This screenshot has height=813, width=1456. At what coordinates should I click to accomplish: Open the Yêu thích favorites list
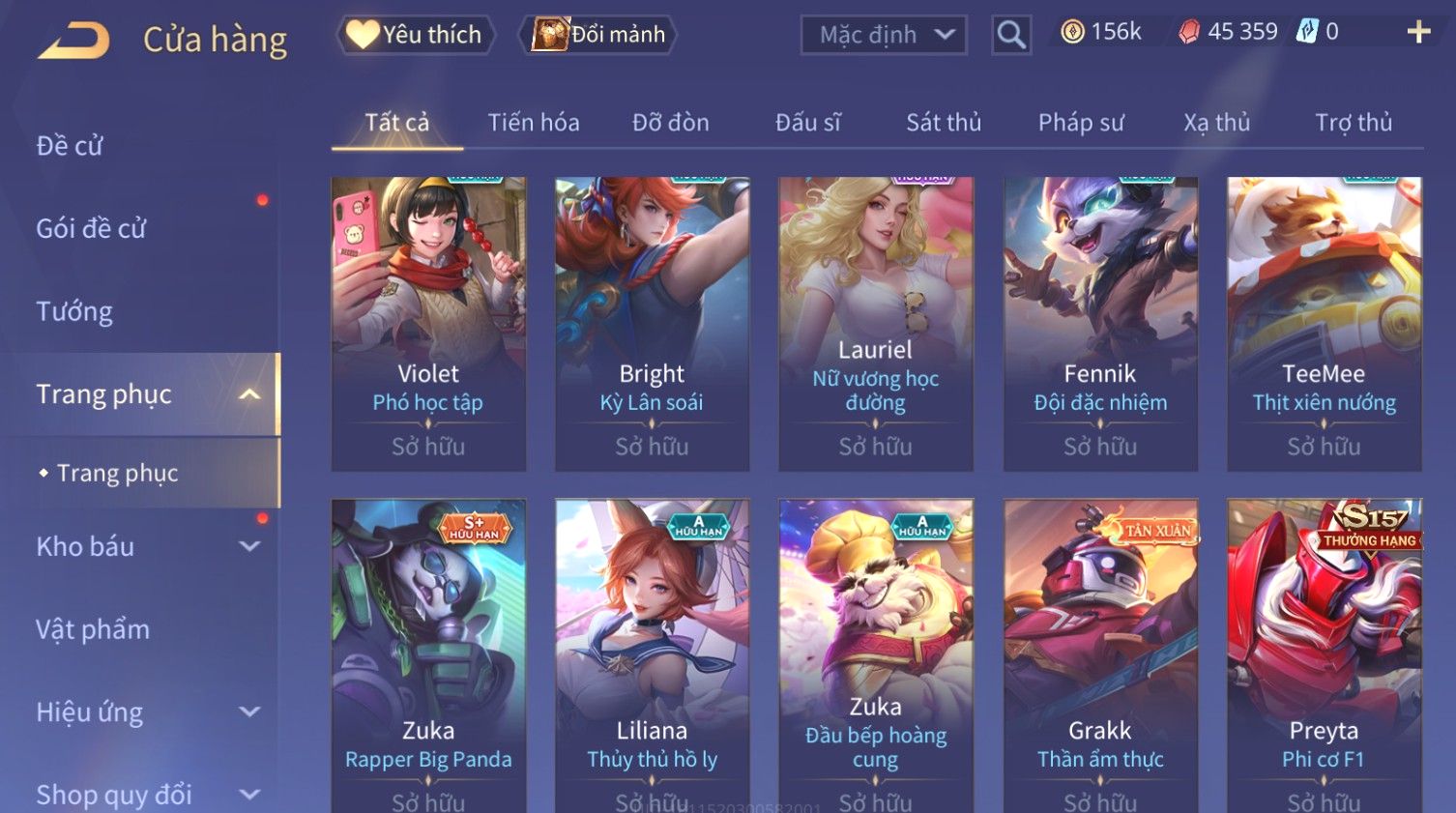point(416,35)
